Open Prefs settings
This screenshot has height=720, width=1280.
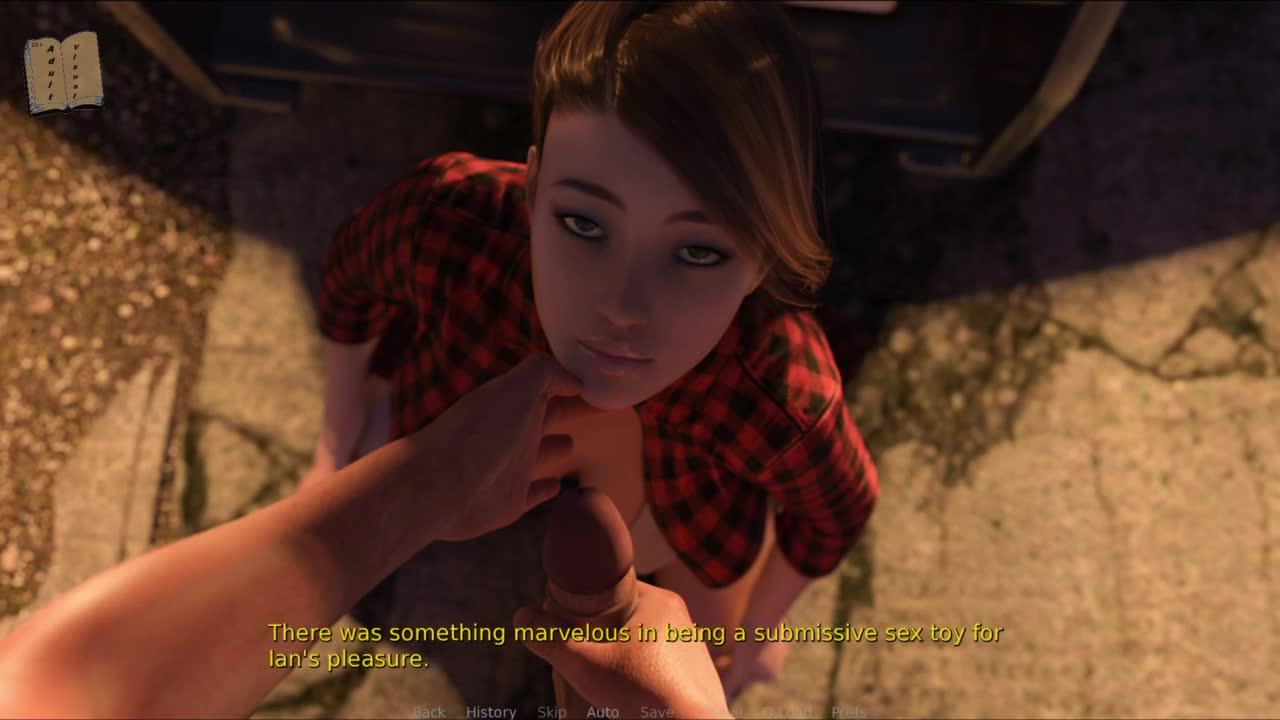click(849, 712)
